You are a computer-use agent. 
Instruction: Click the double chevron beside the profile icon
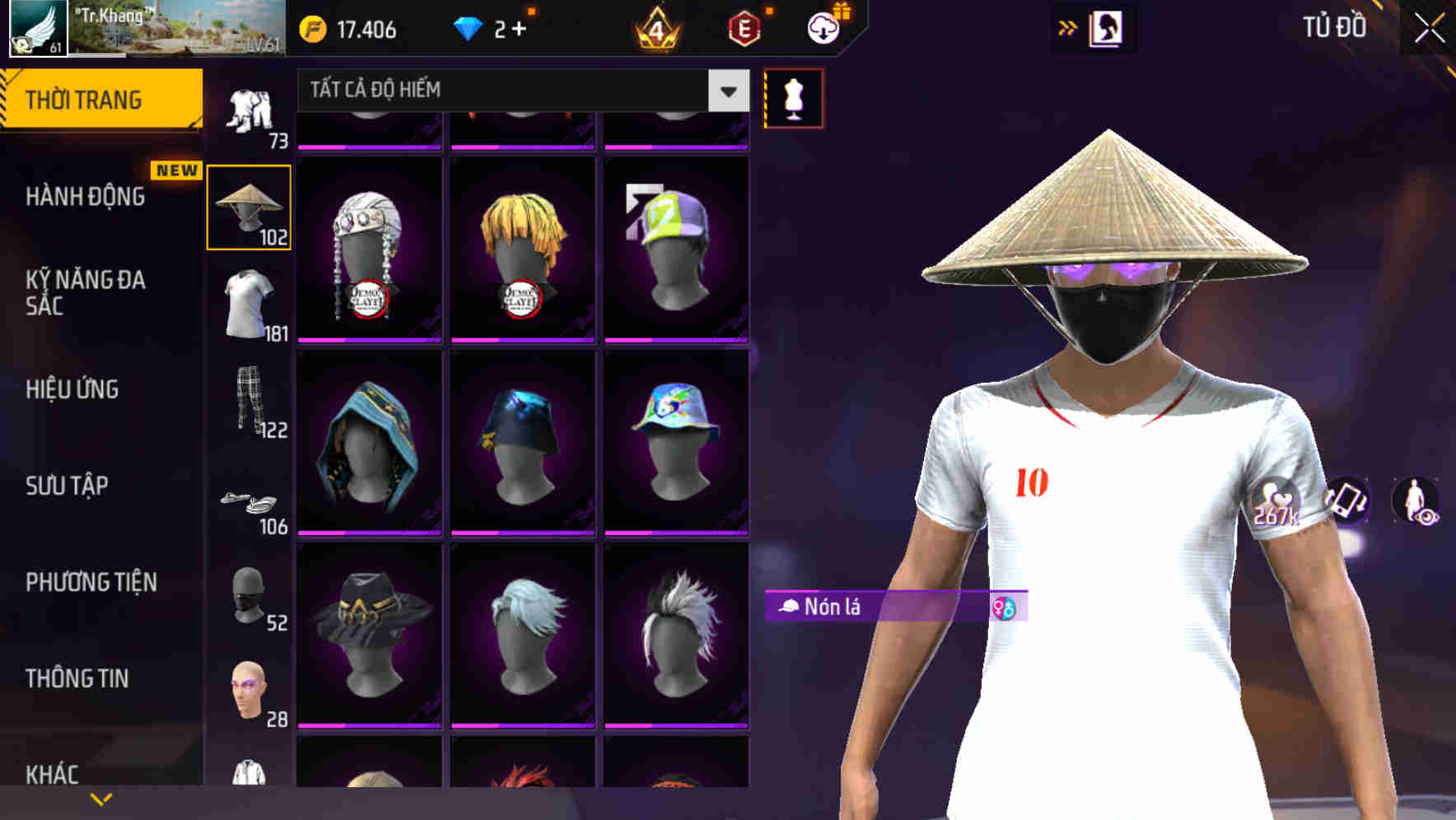pyautogui.click(x=1066, y=27)
